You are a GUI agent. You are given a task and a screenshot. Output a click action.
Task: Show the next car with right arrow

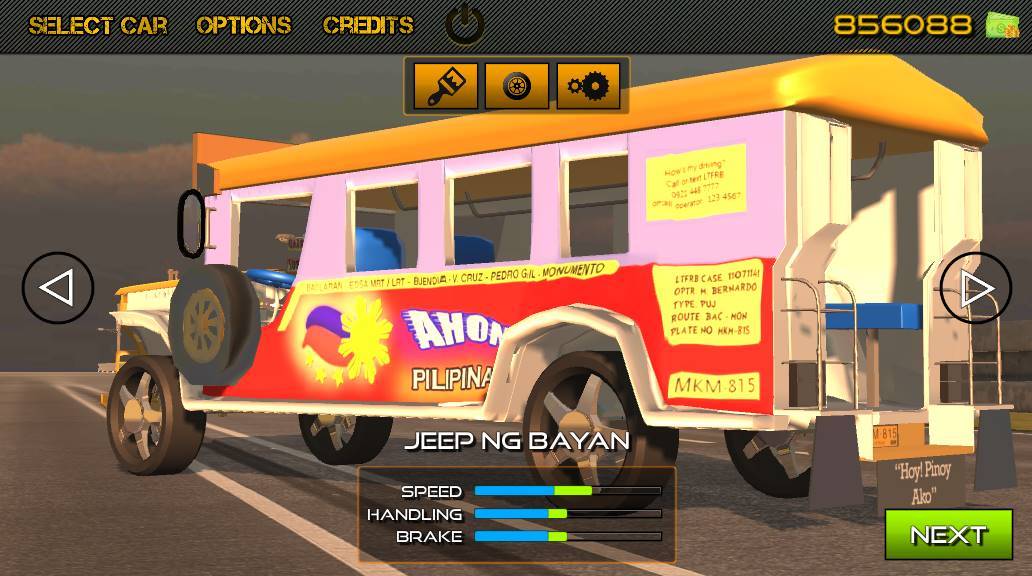pos(975,288)
